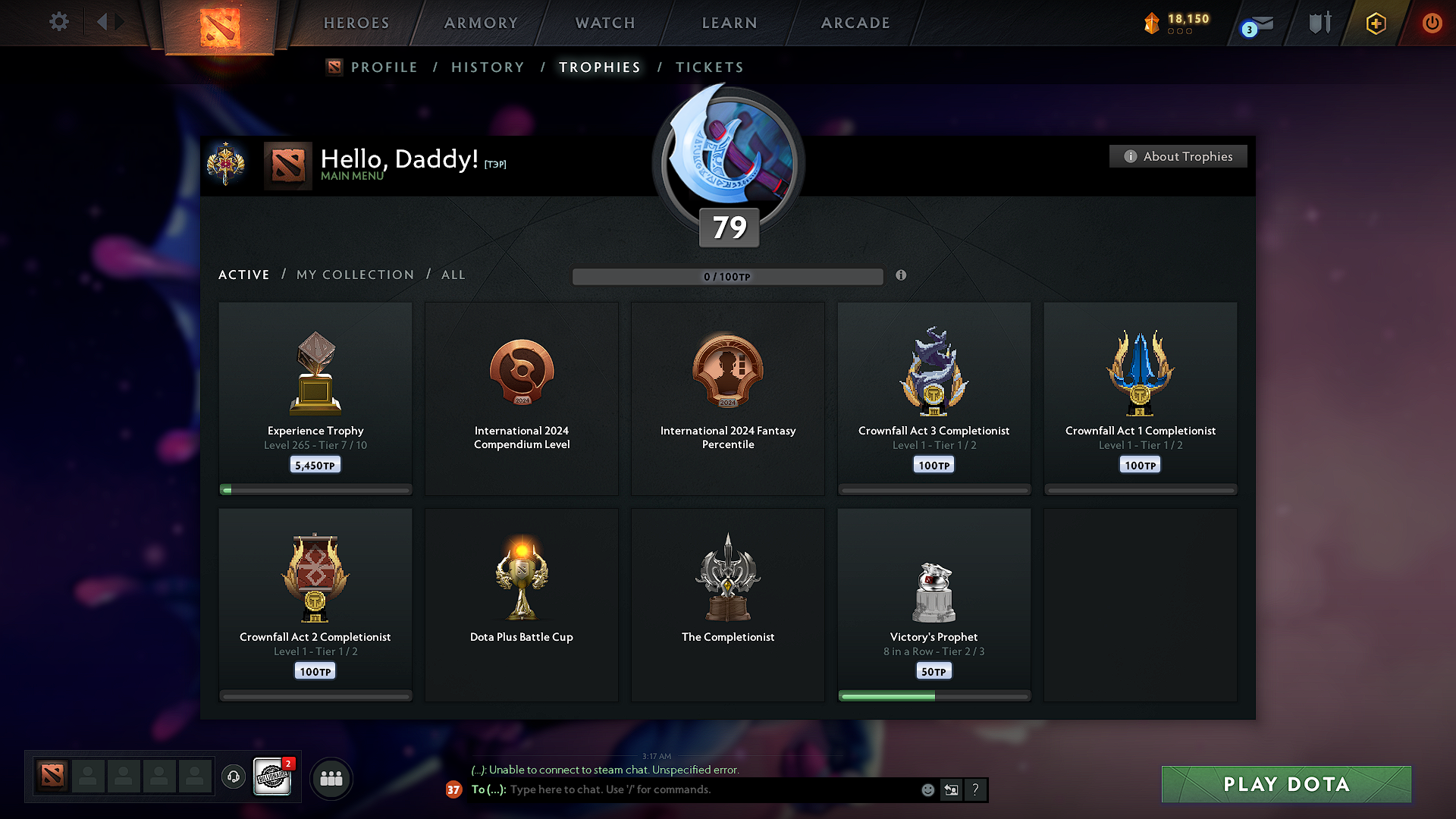Open the party finder people icon
The width and height of the screenshot is (1456, 819).
[x=331, y=777]
